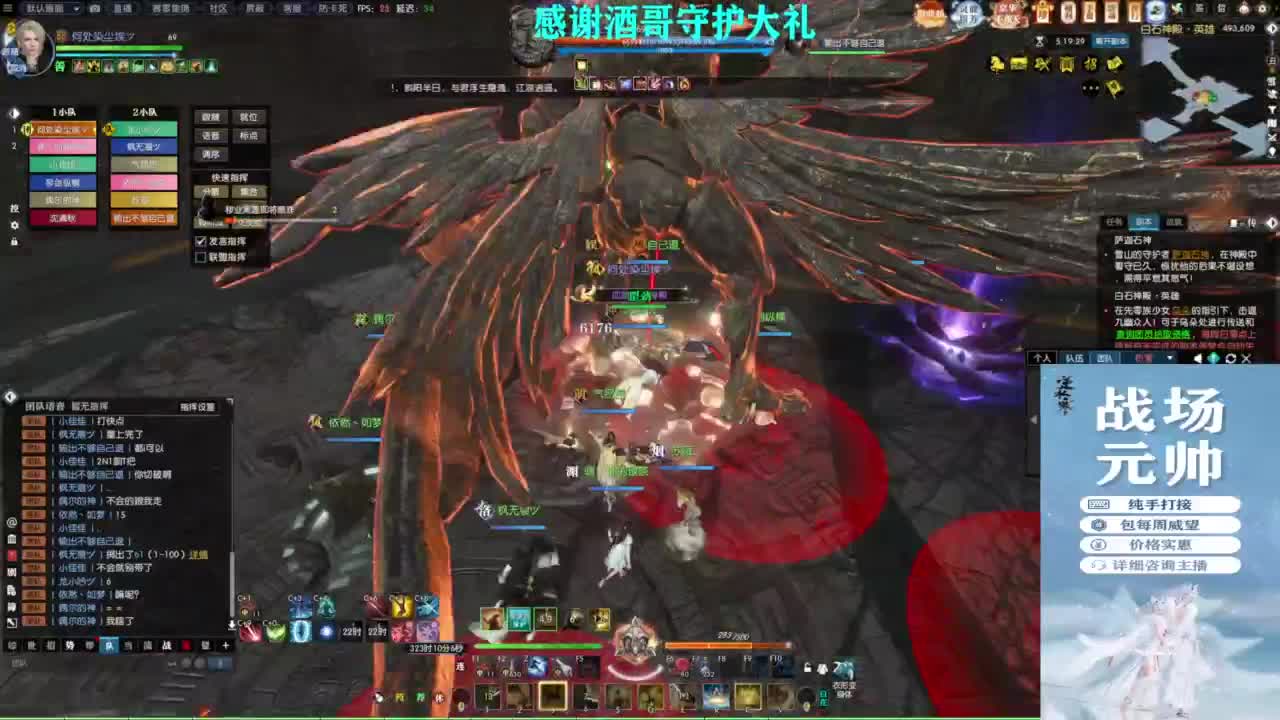Switch to the 队伍 chat tab
The height and width of the screenshot is (720, 1280).
click(1075, 358)
